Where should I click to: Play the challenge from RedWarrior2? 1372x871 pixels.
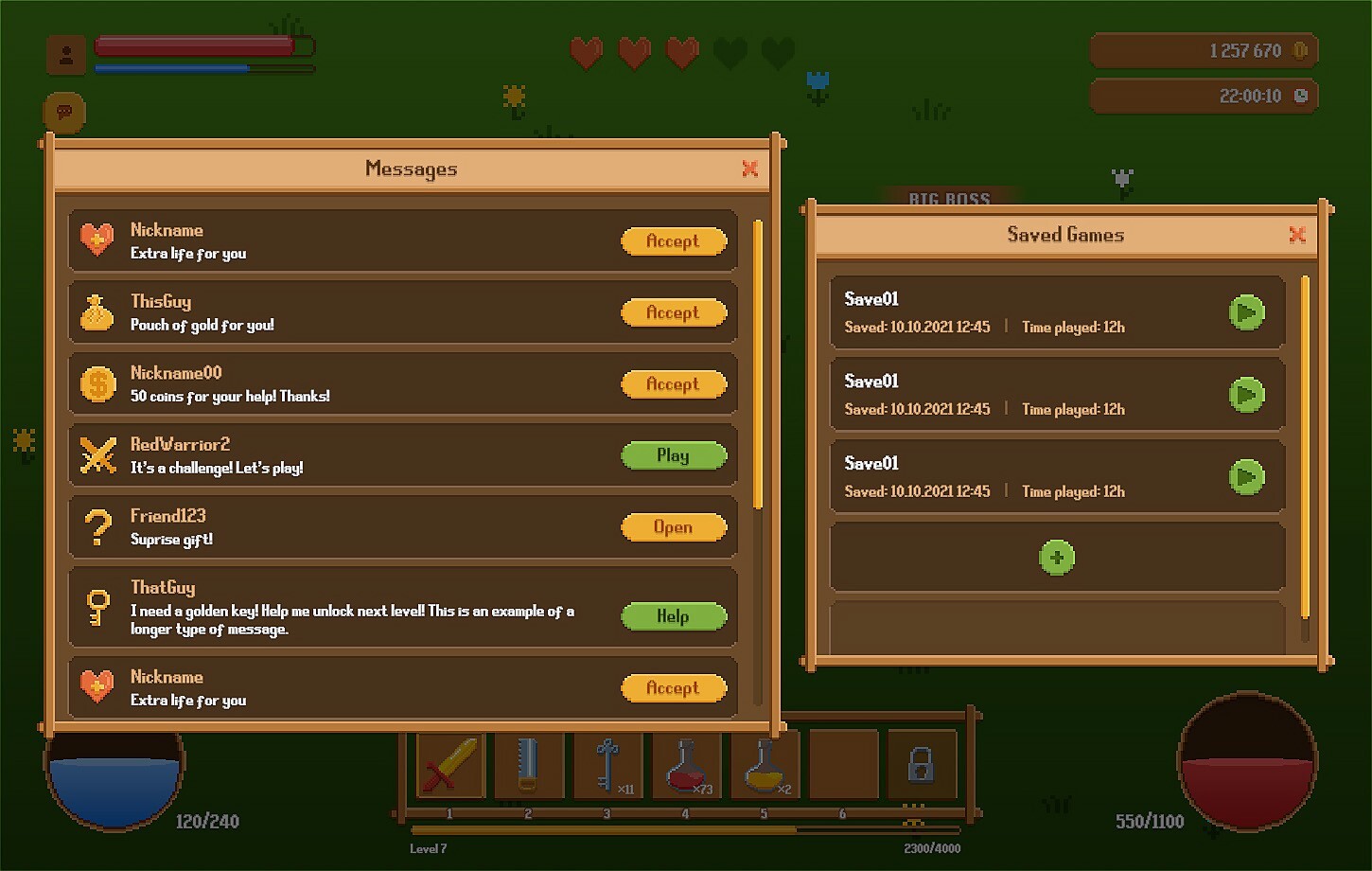pyautogui.click(x=673, y=455)
